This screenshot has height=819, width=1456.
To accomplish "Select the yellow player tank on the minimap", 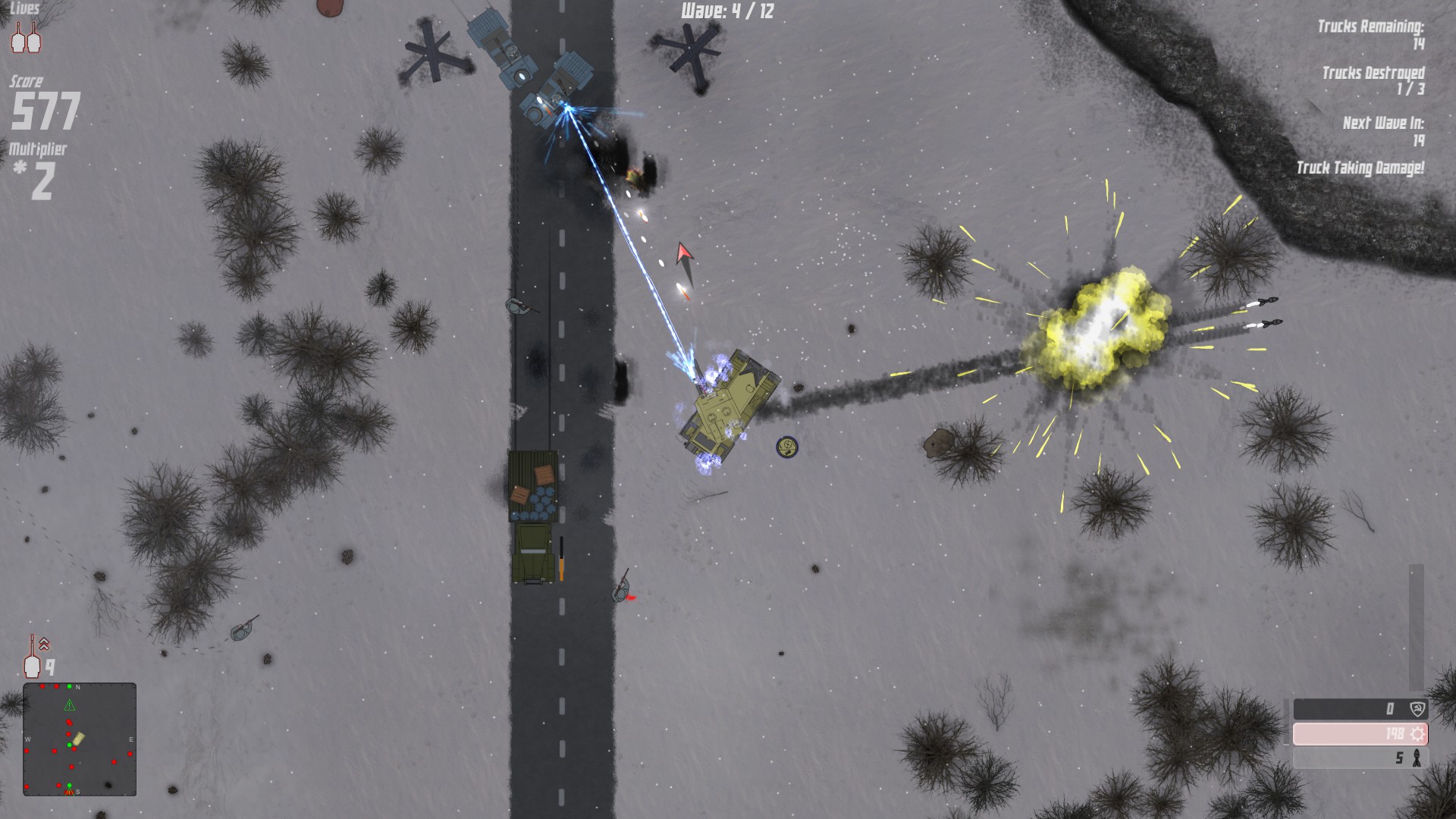I will (x=80, y=739).
